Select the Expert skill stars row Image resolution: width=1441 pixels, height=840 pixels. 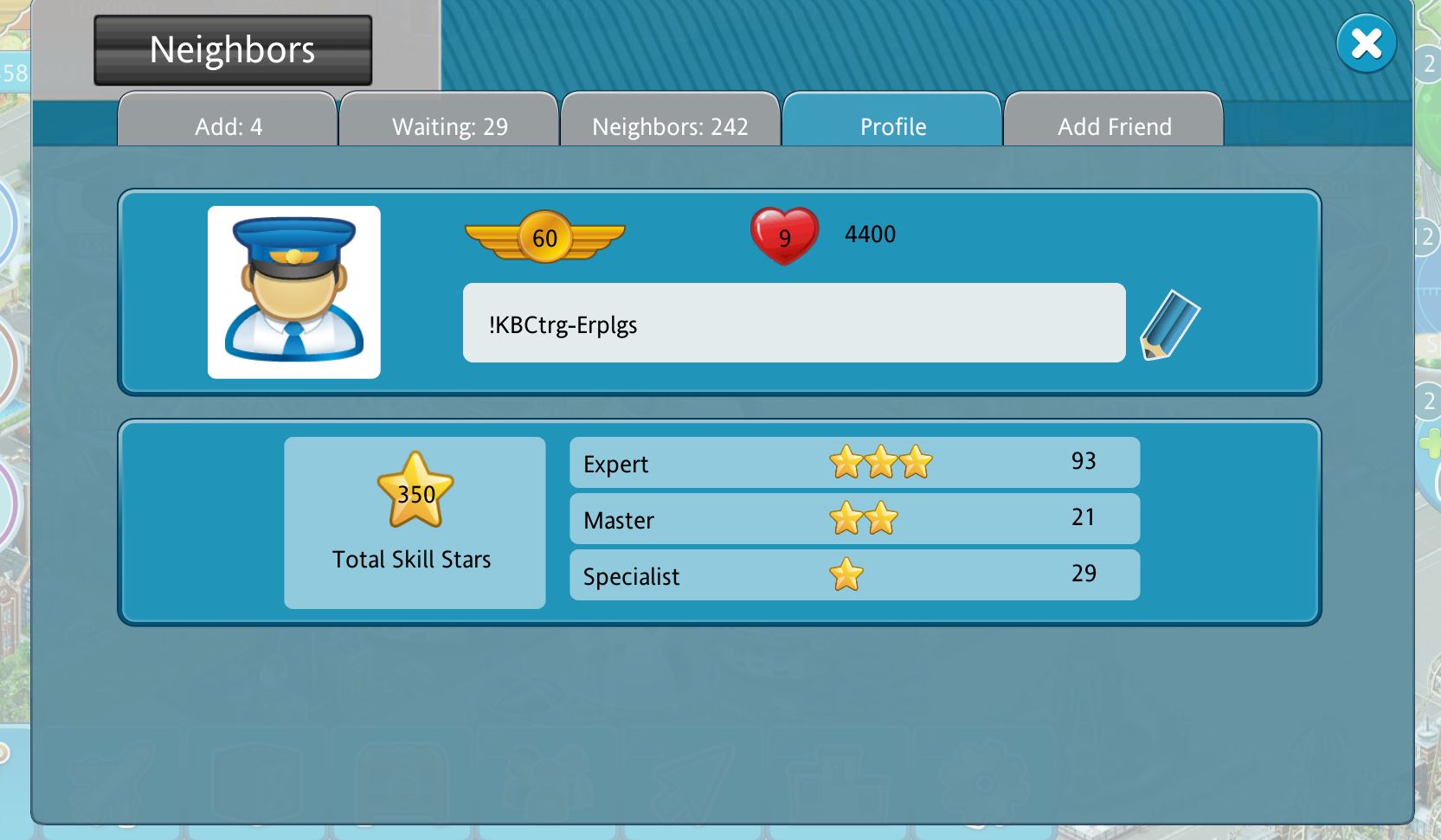pyautogui.click(x=854, y=463)
